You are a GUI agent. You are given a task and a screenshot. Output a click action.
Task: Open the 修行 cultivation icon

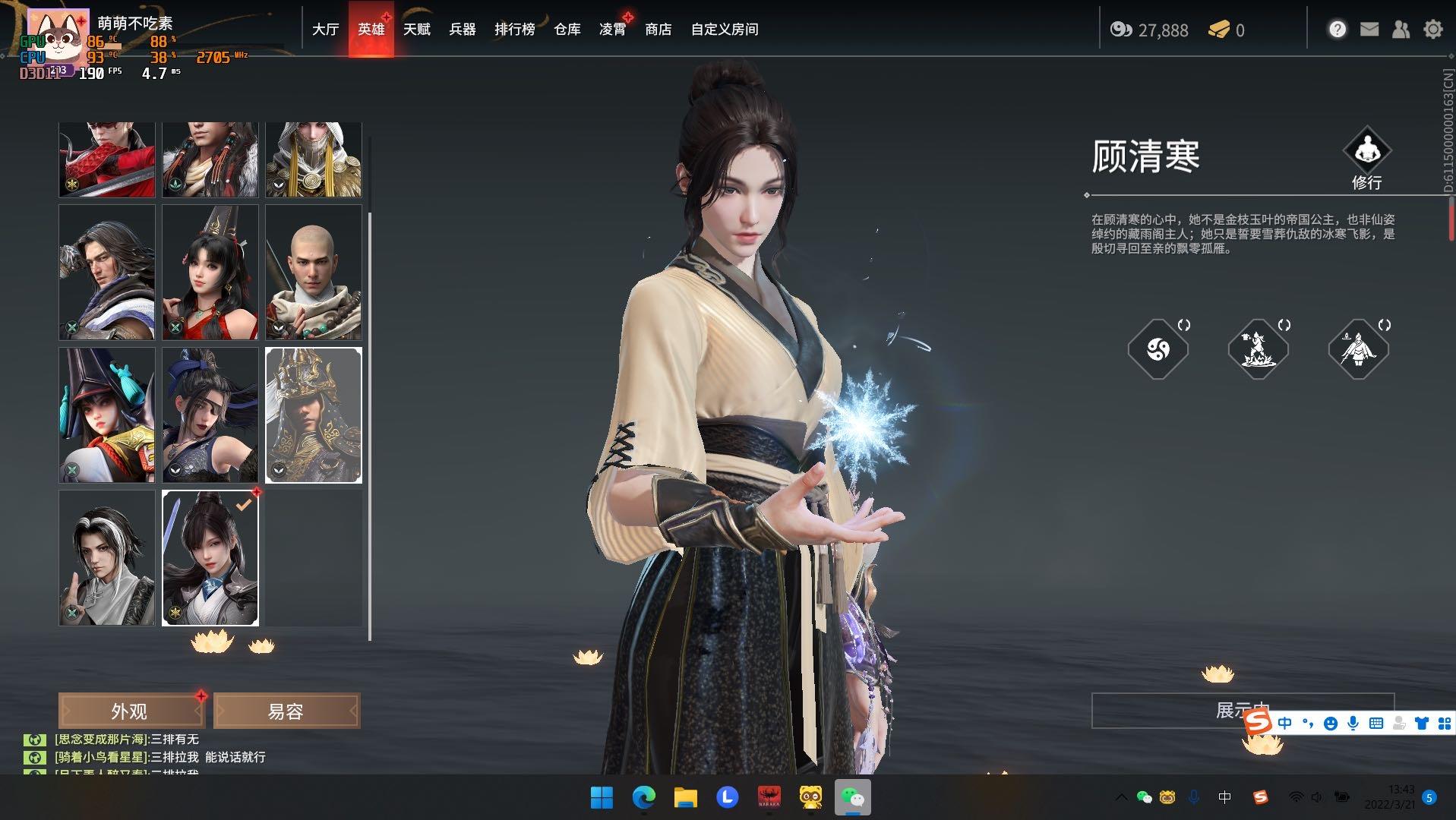coord(1366,157)
